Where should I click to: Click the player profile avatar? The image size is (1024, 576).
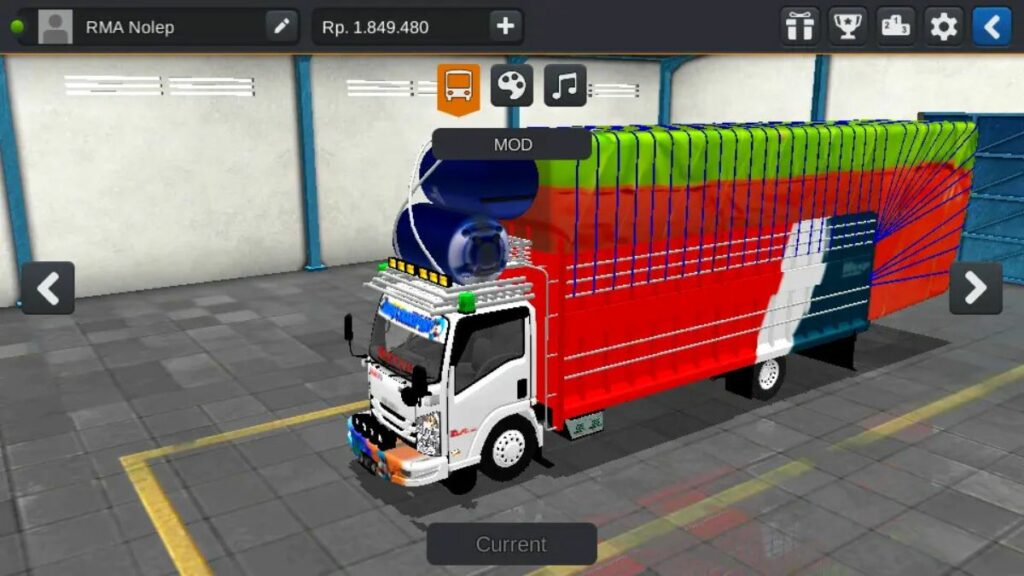(55, 27)
